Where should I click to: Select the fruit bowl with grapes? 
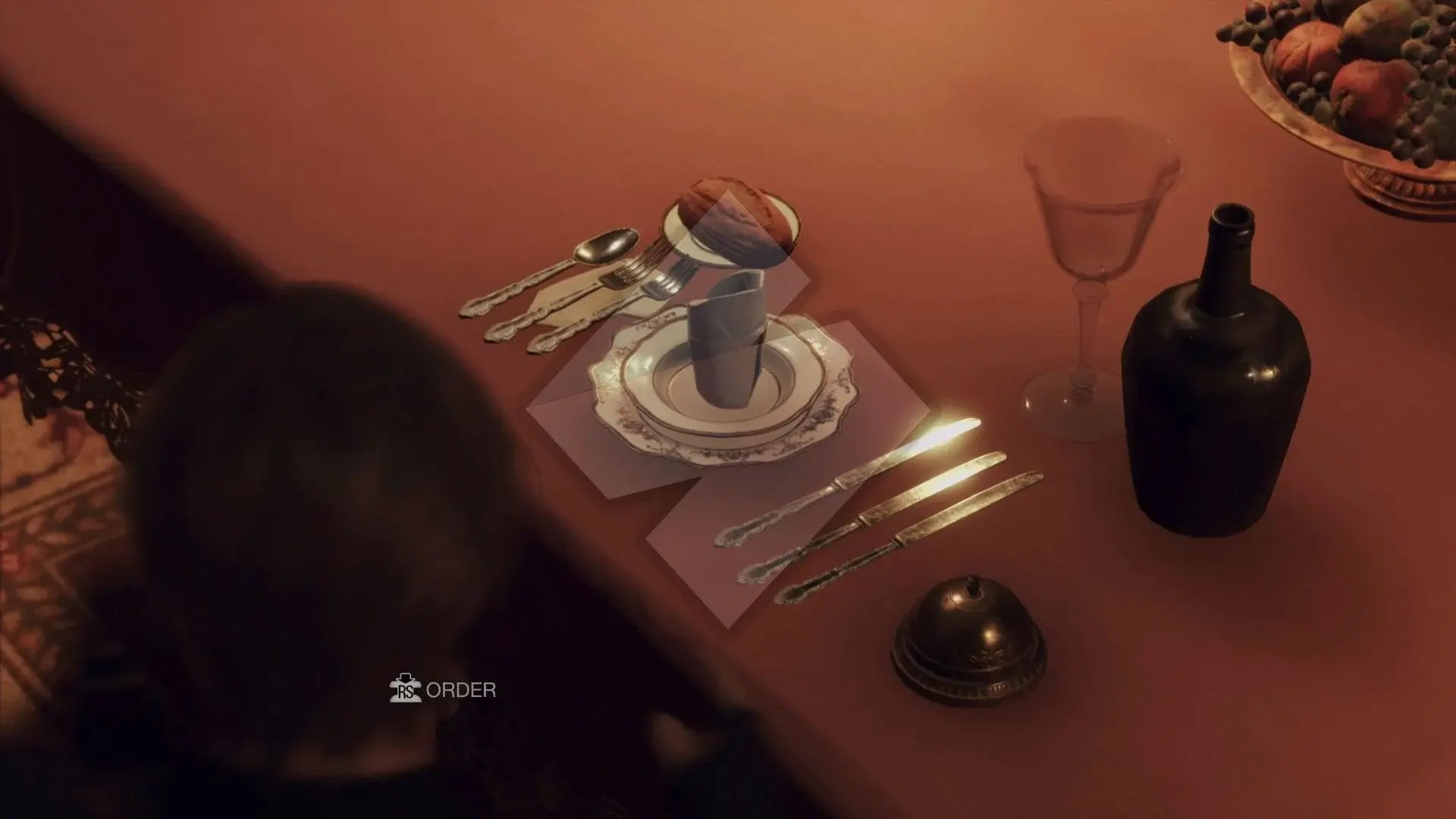pos(1357,68)
